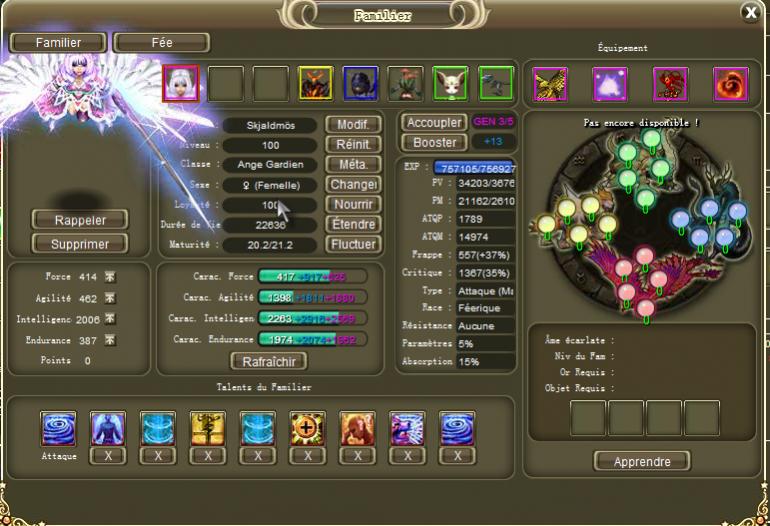
Task: Select the golden wings equipment slot
Action: (550, 84)
